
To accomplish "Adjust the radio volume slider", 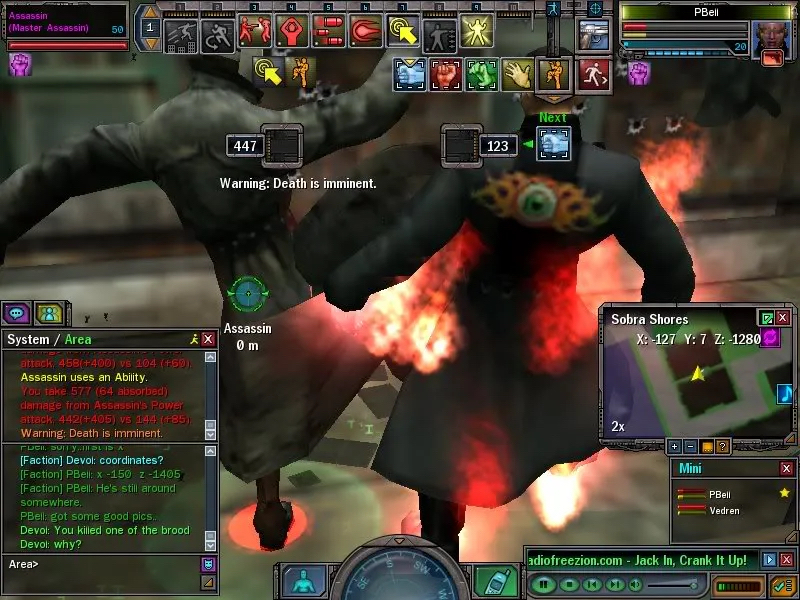I will tap(670, 584).
